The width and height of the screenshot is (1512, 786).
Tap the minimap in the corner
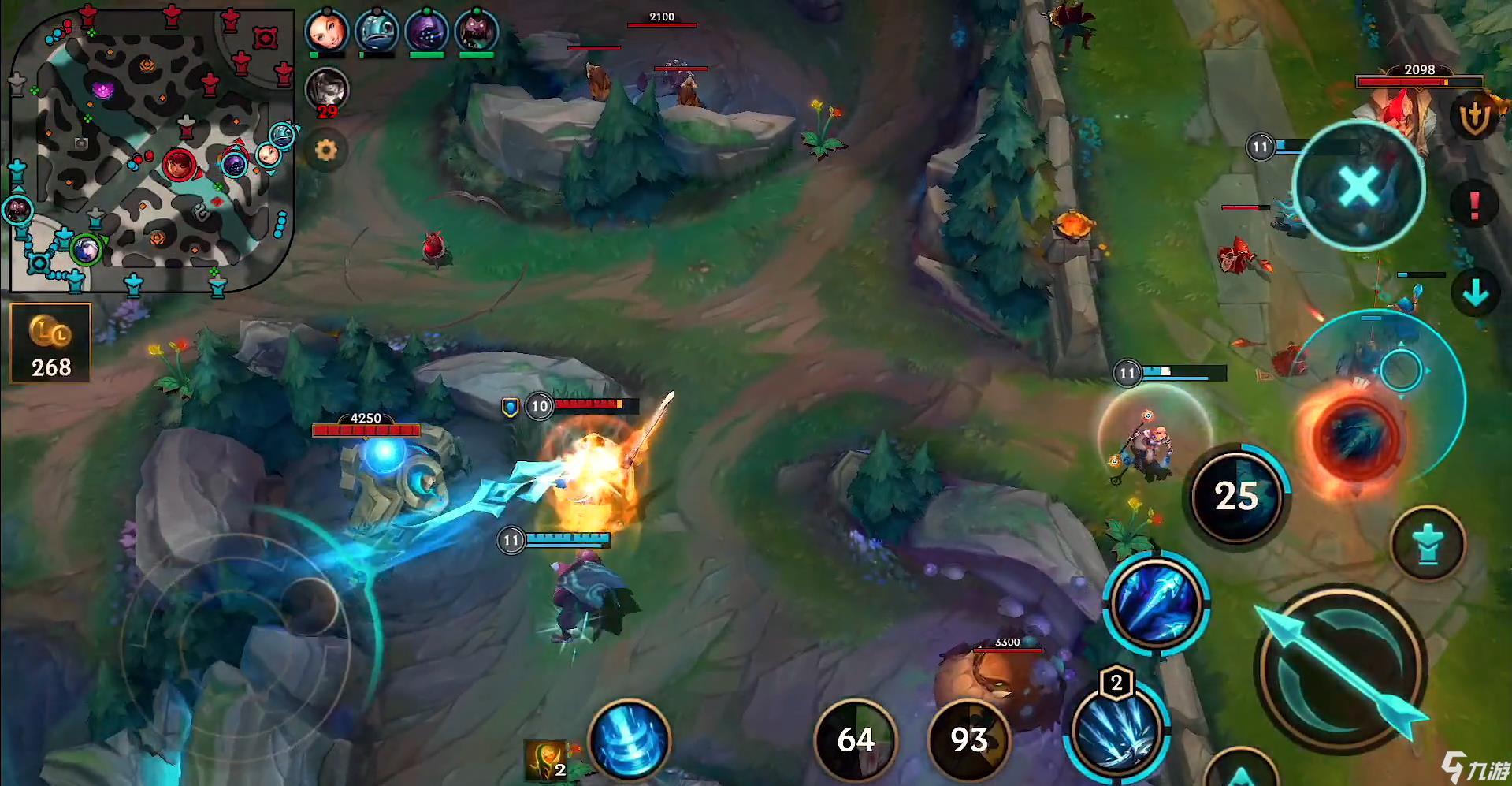point(150,148)
